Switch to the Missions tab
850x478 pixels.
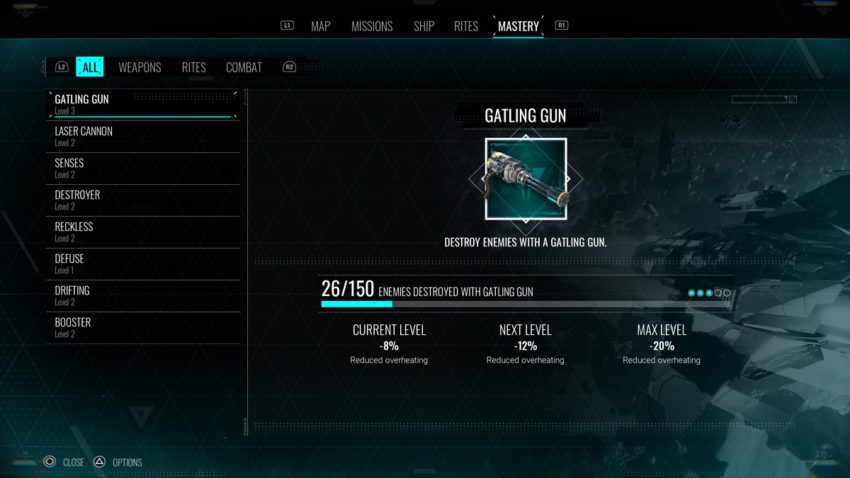click(x=372, y=26)
